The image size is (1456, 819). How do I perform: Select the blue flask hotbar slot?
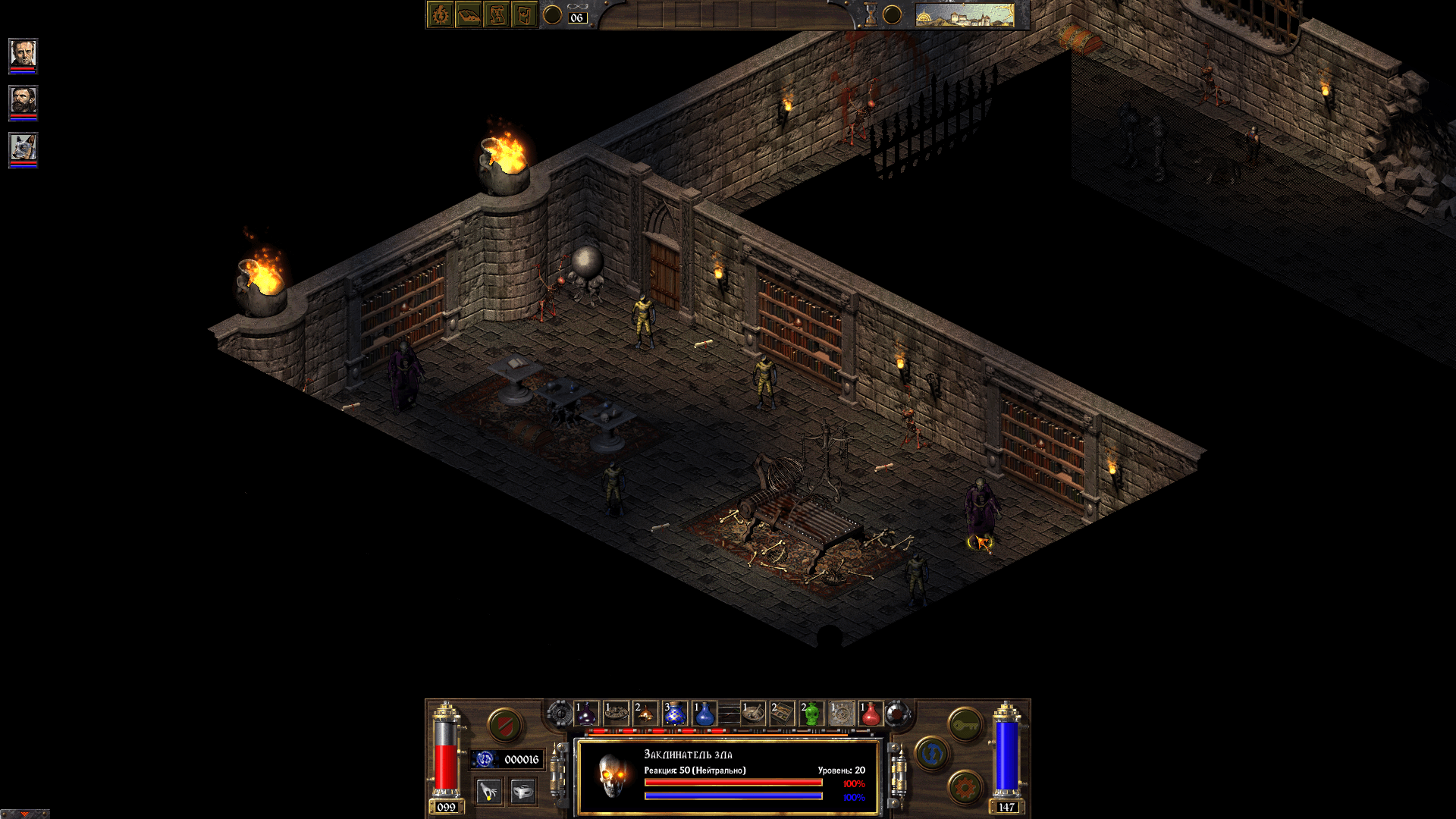pyautogui.click(x=704, y=714)
